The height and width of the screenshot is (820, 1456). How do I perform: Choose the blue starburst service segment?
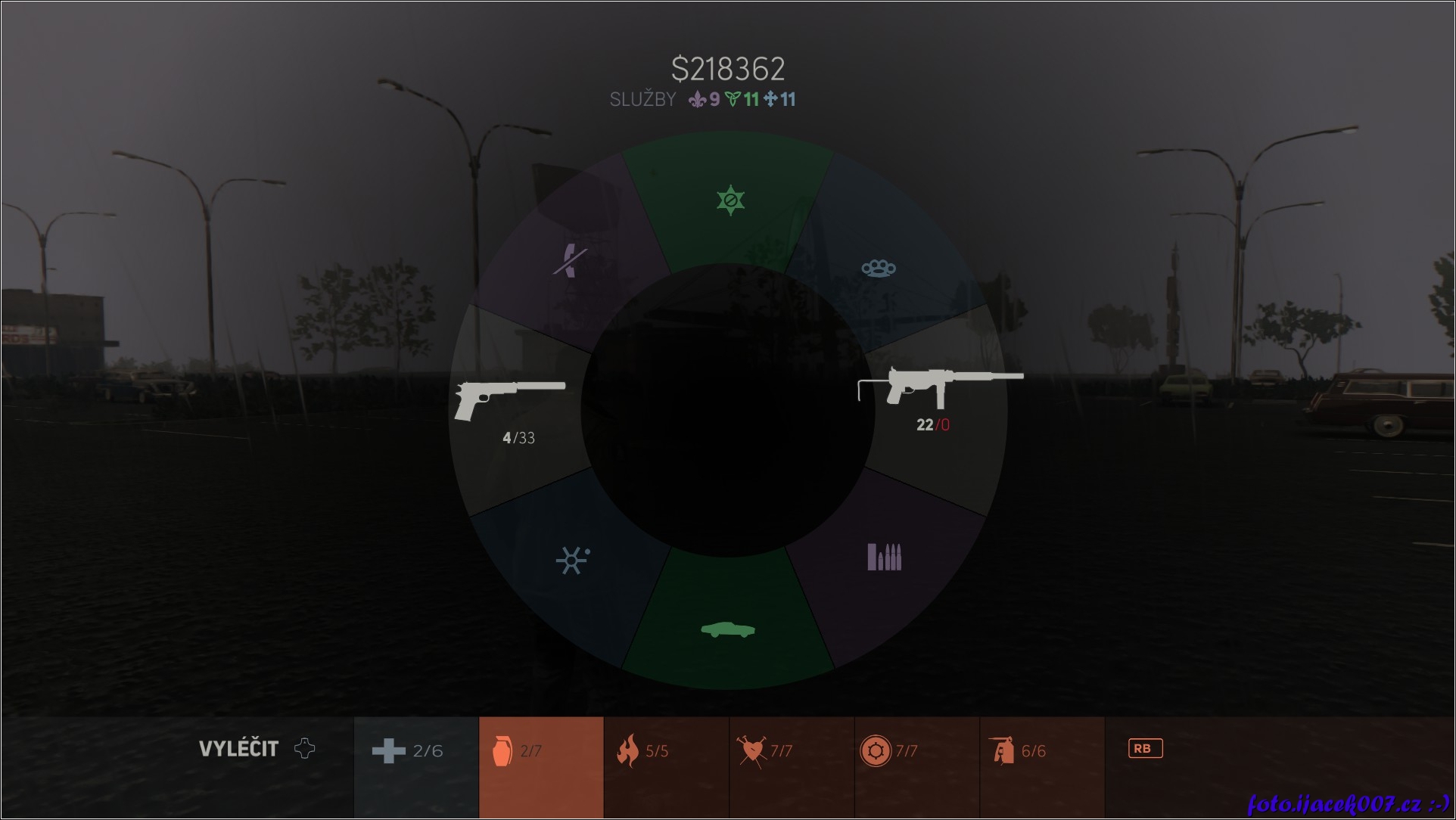(572, 560)
